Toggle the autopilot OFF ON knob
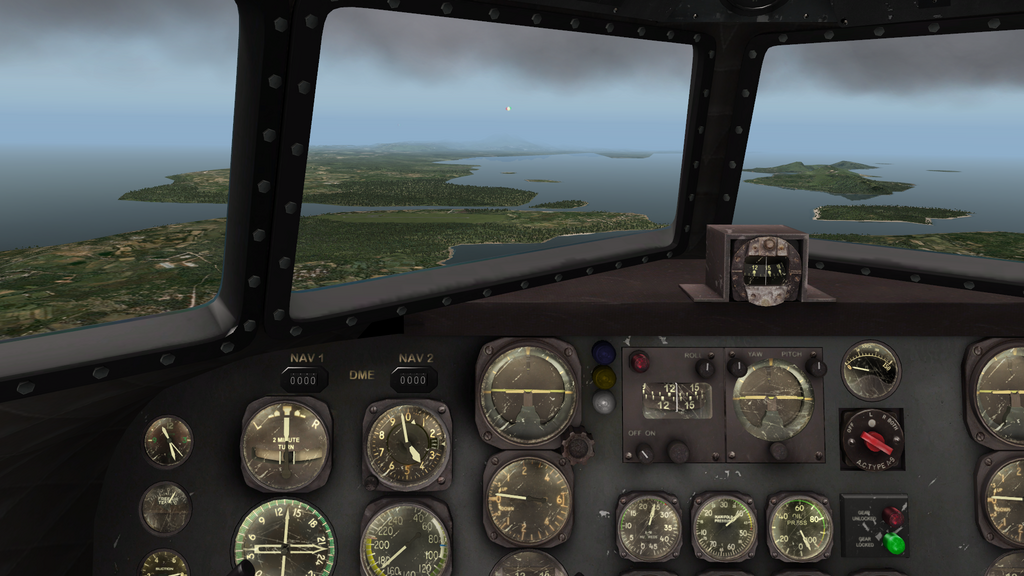 [645, 452]
